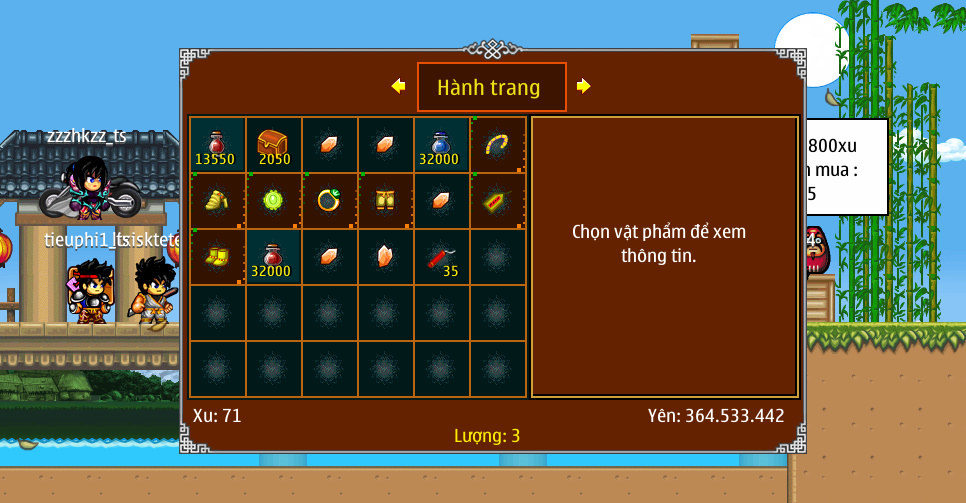The image size is (966, 503).
Task: Choose the gold ring with green gem
Action: 328,200
